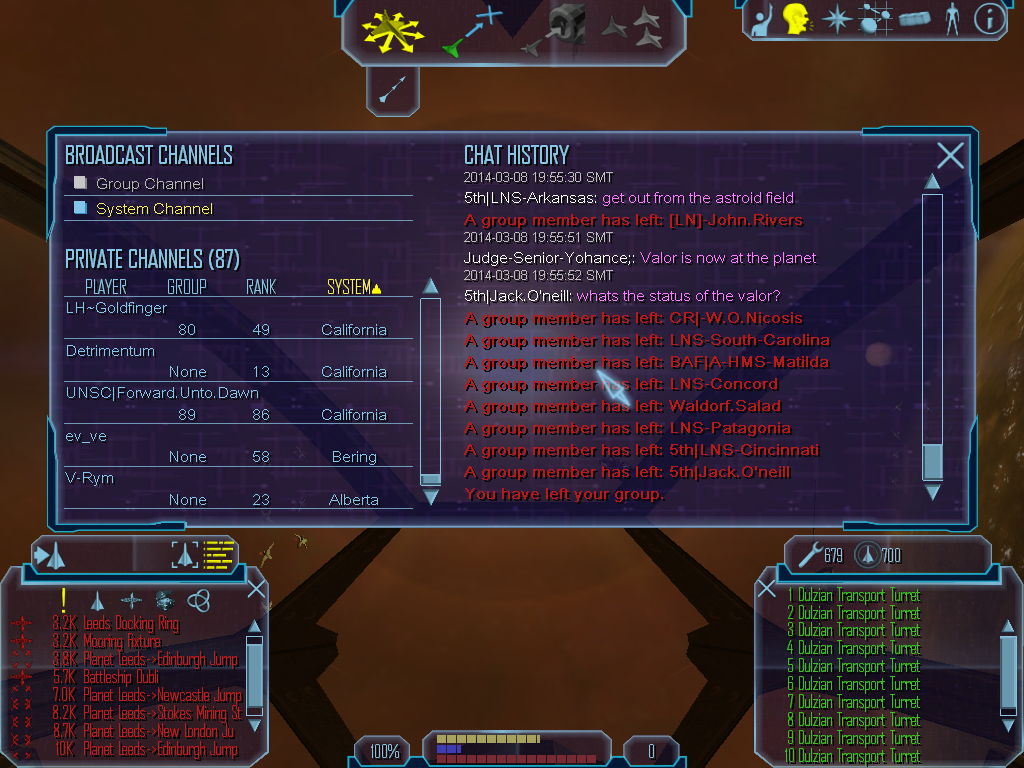This screenshot has height=768, width=1024.
Task: Sort the player list by RANK column
Action: point(260,287)
